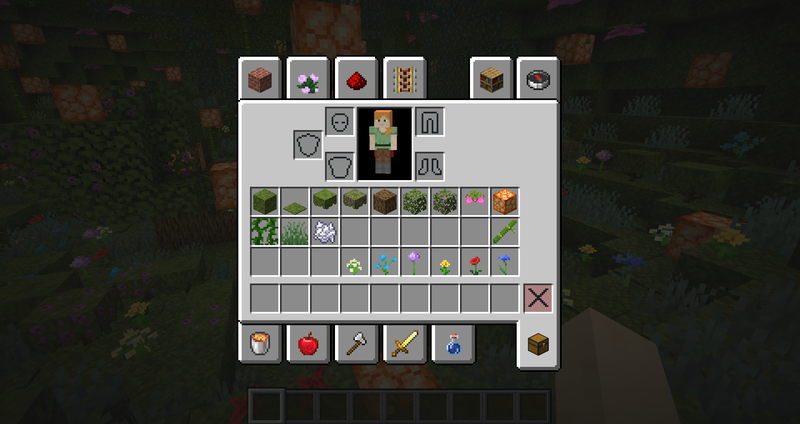Pick up the red poppy flower
The width and height of the screenshot is (800, 424).
point(475,263)
